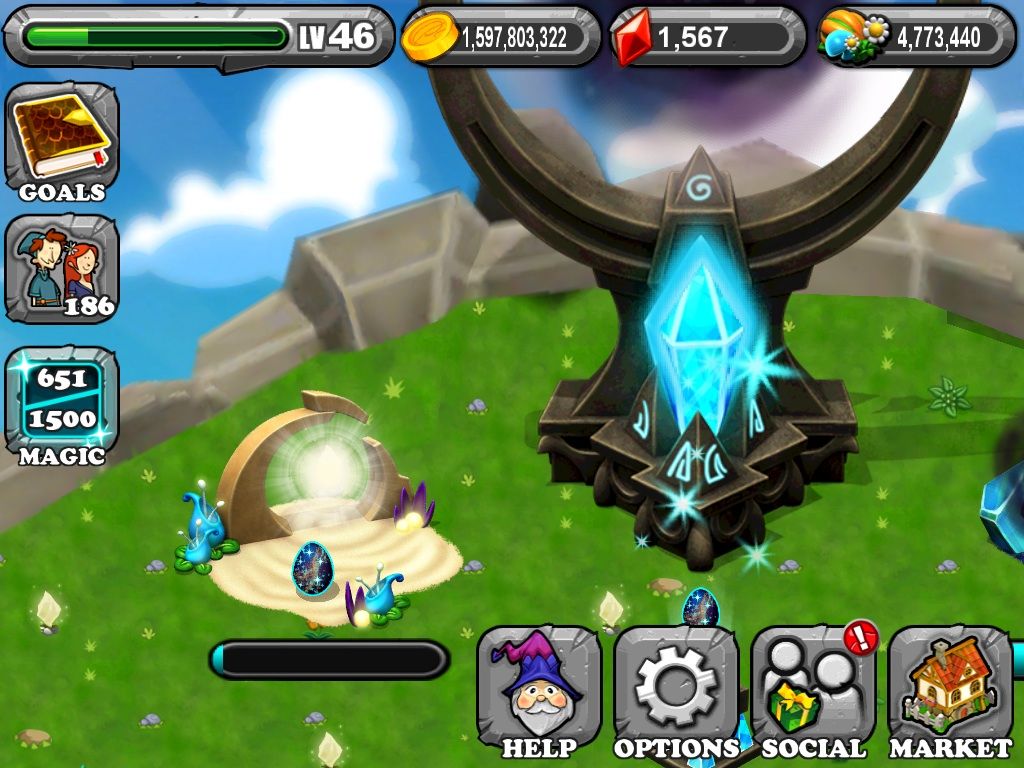The height and width of the screenshot is (768, 1024).
Task: Open the Social menu
Action: click(x=812, y=692)
